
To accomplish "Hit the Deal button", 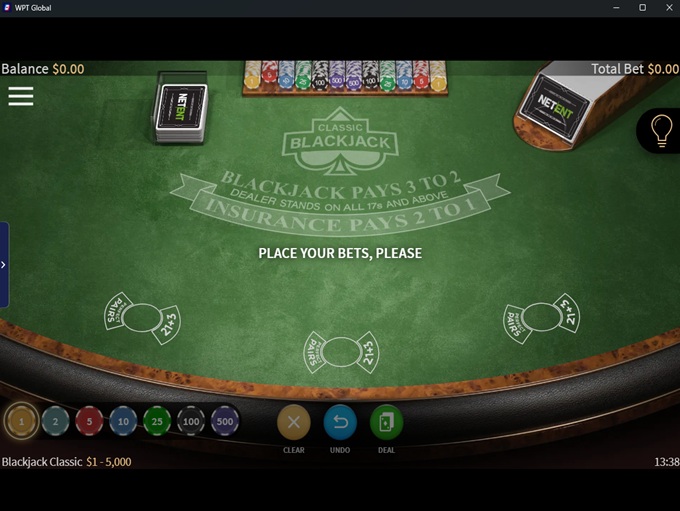I will pos(386,423).
